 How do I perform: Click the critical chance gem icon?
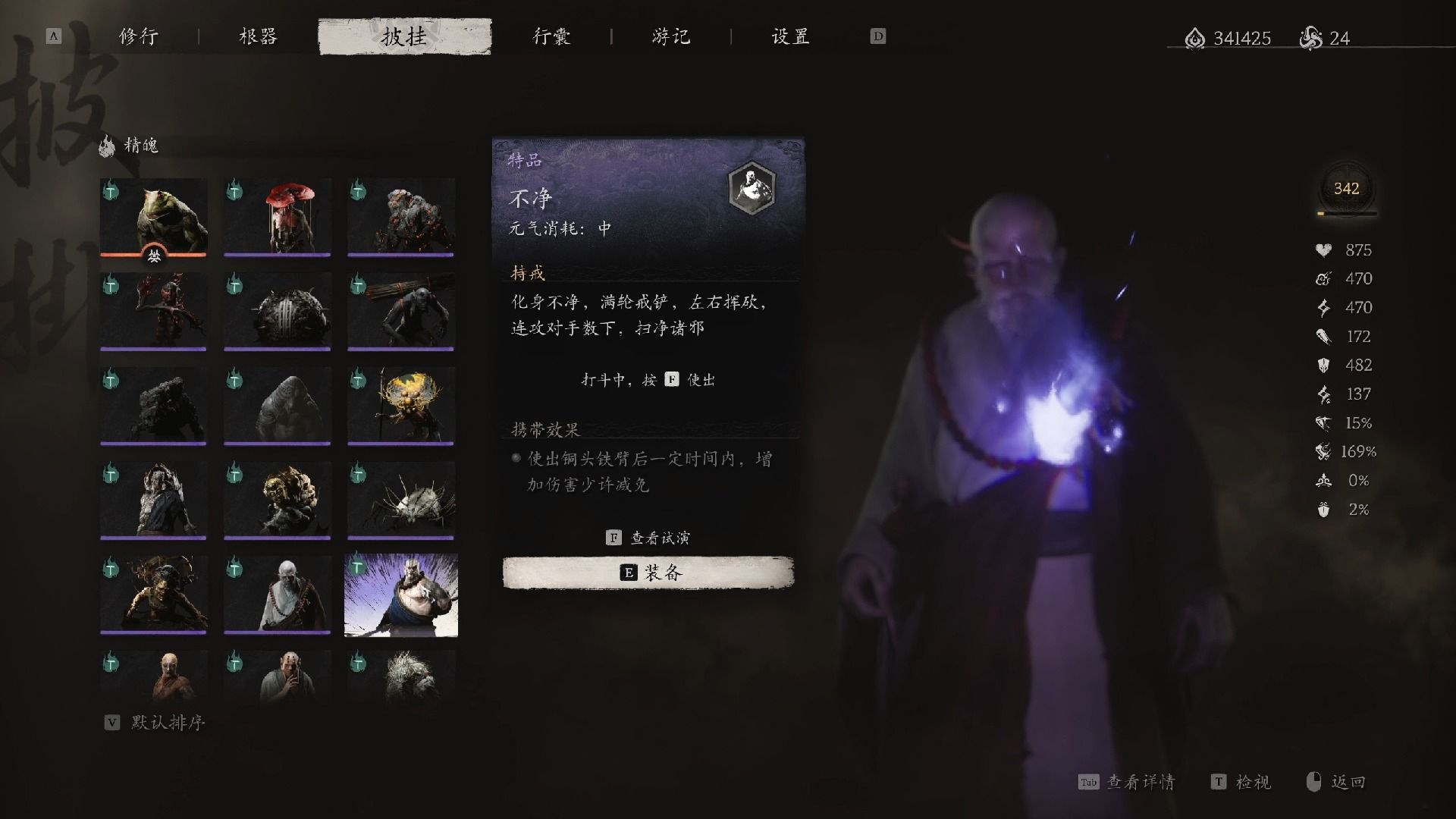(1323, 422)
